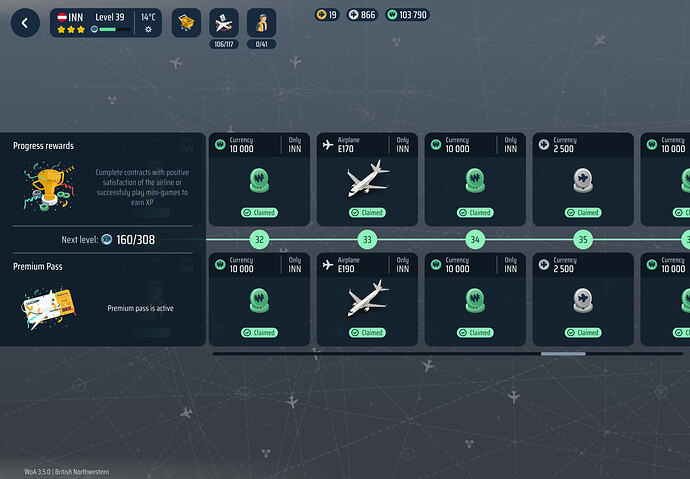Tap the silver plane currency balance of 866

(362, 15)
